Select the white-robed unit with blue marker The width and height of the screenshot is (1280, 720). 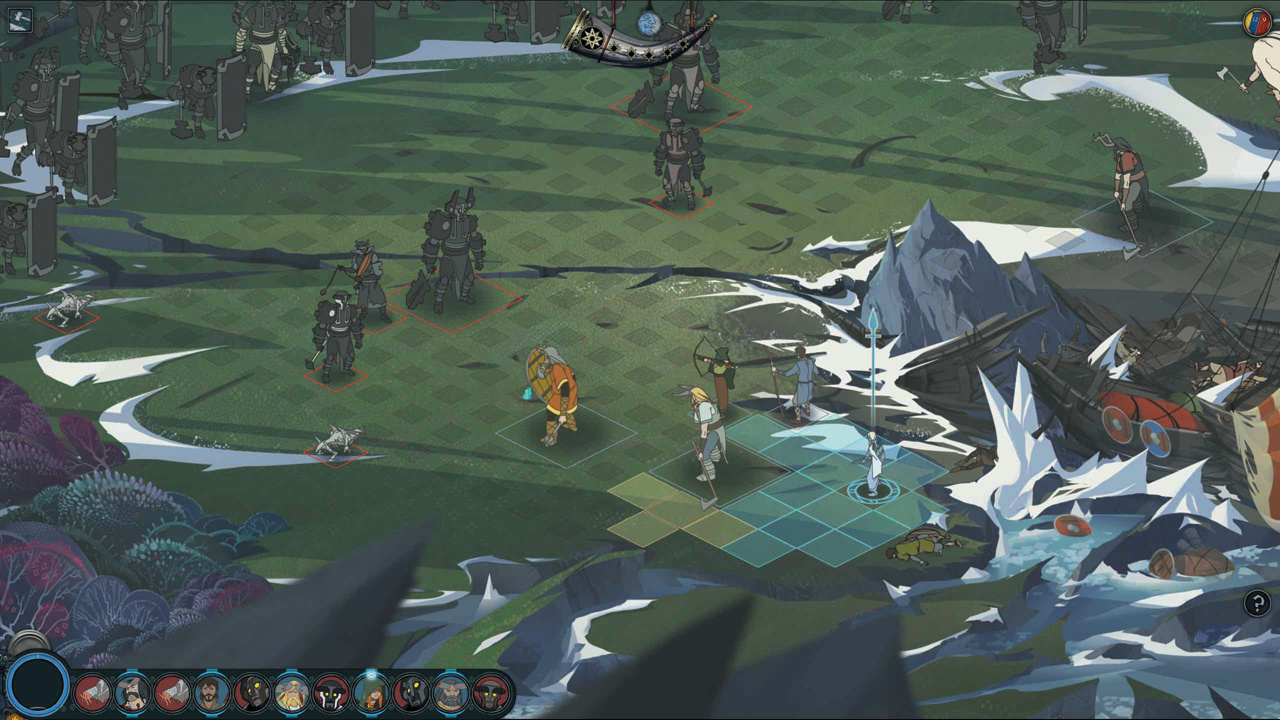pos(872,463)
